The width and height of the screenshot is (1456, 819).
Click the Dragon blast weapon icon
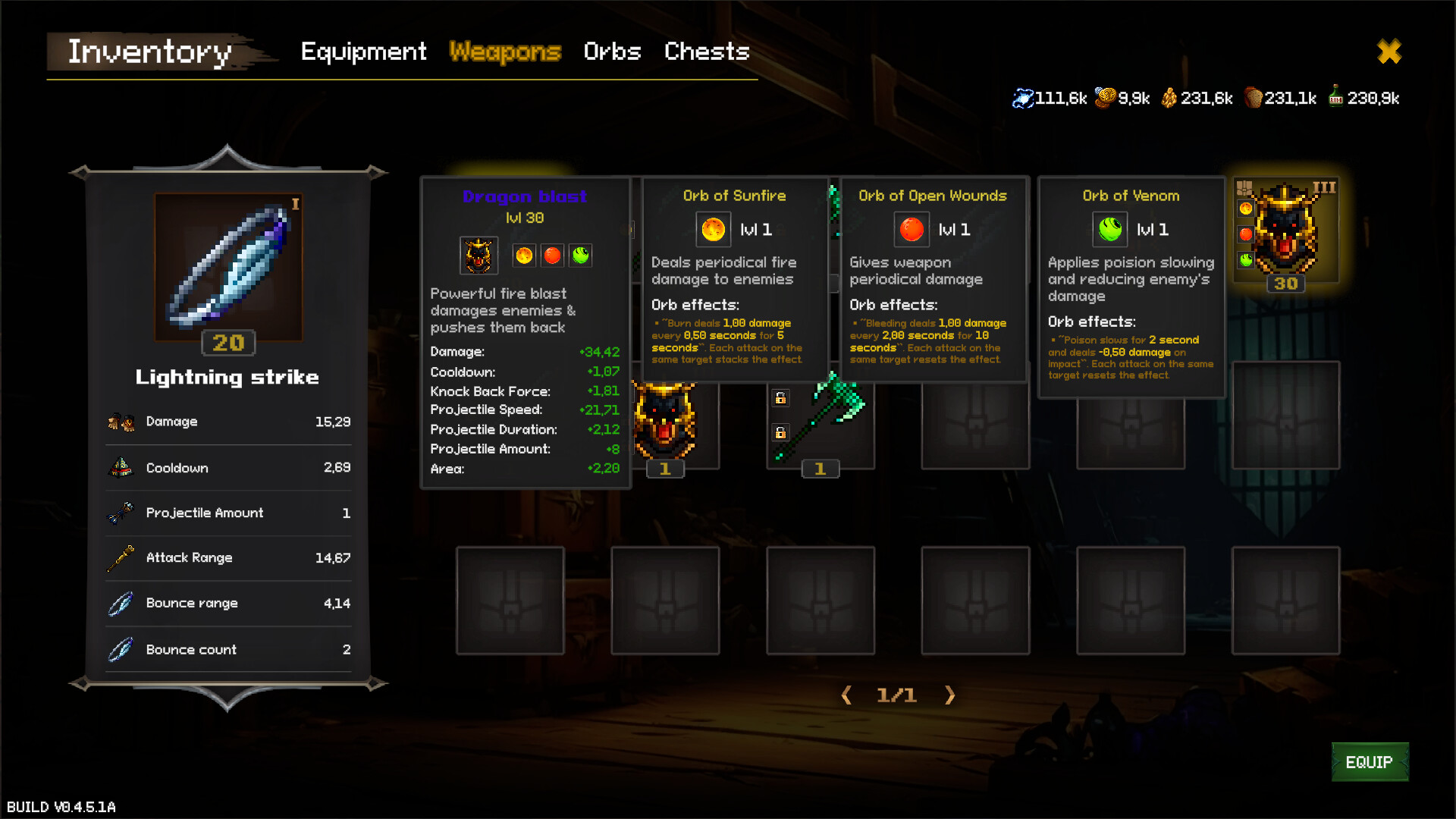coord(478,255)
